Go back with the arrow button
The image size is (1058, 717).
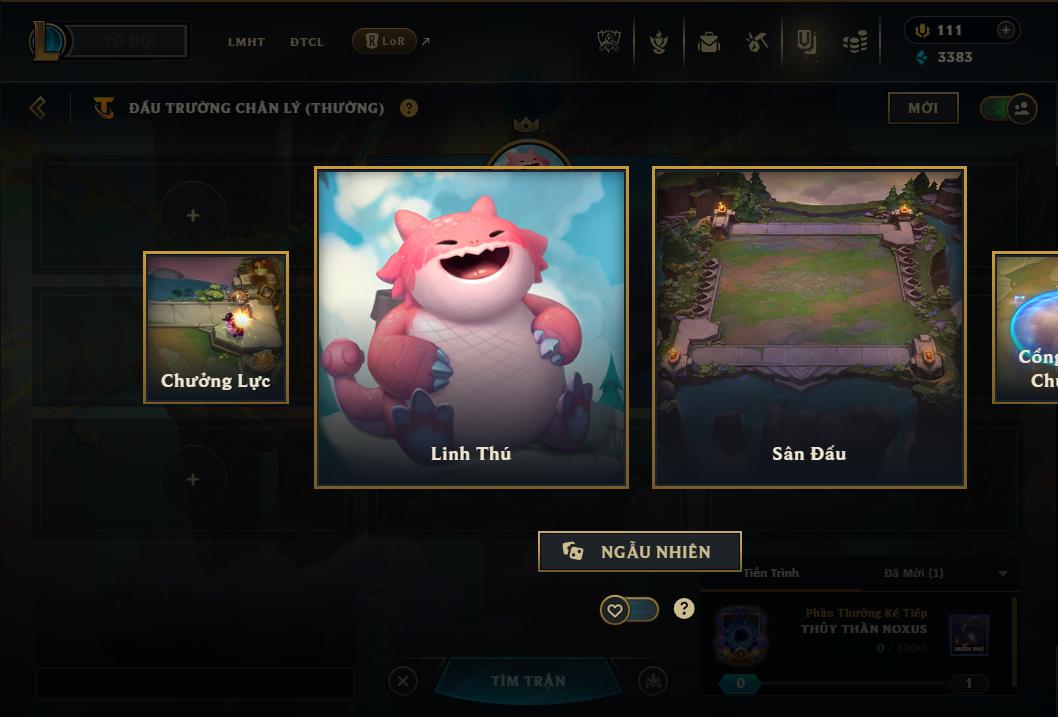[38, 107]
